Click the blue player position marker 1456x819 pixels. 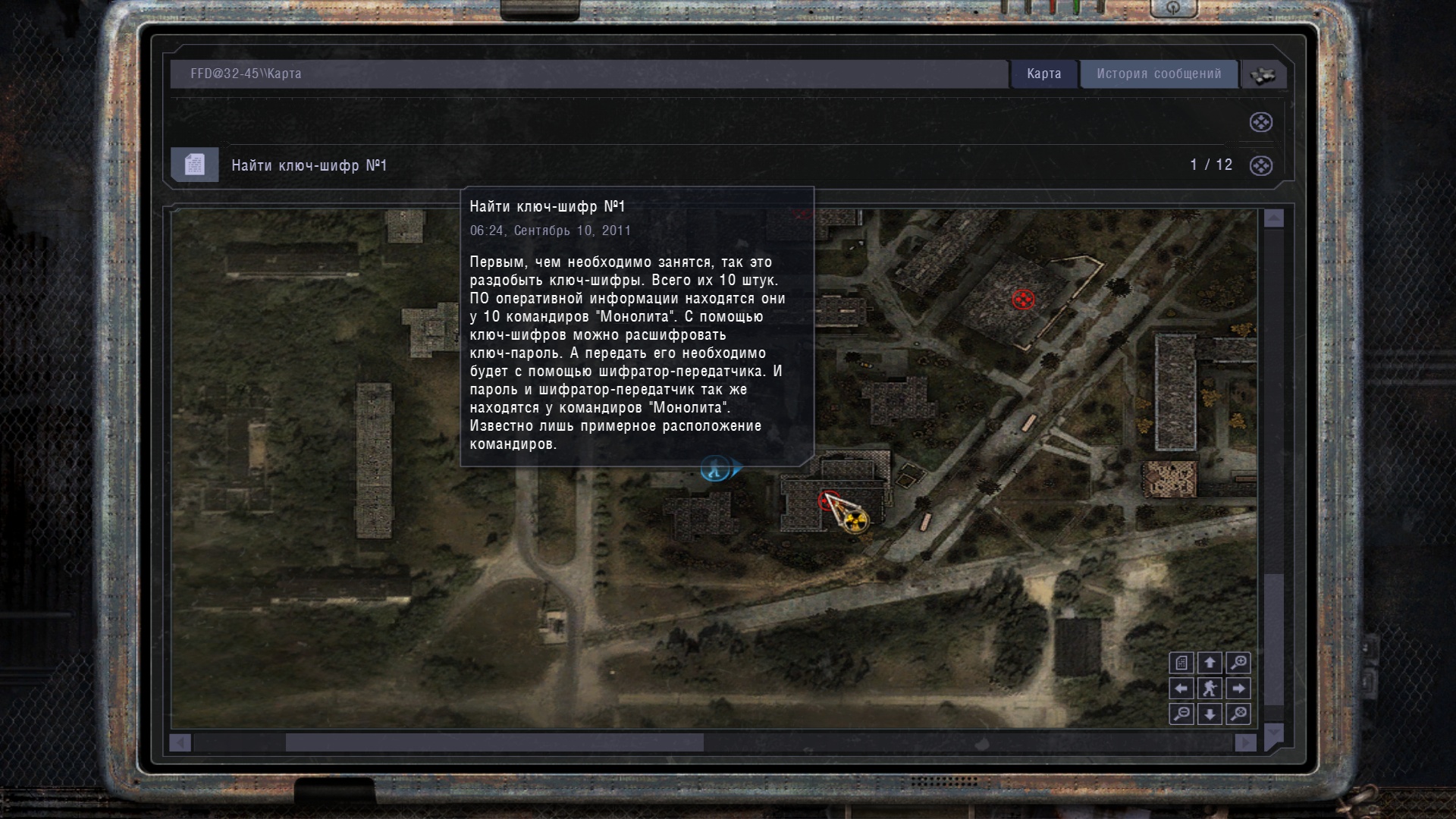click(714, 469)
